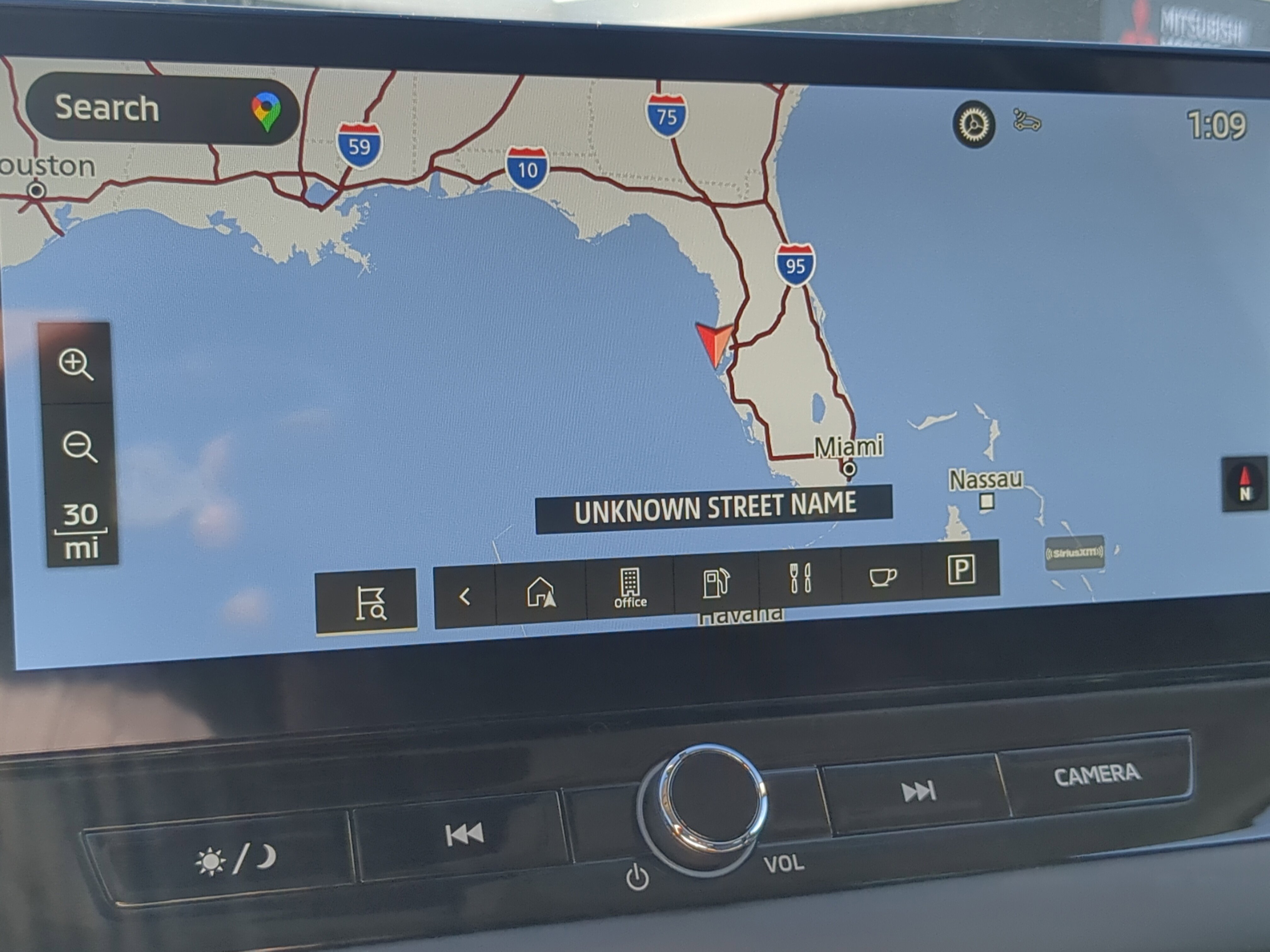
Task: Open the Search bar with Google Maps
Action: pyautogui.click(x=162, y=109)
